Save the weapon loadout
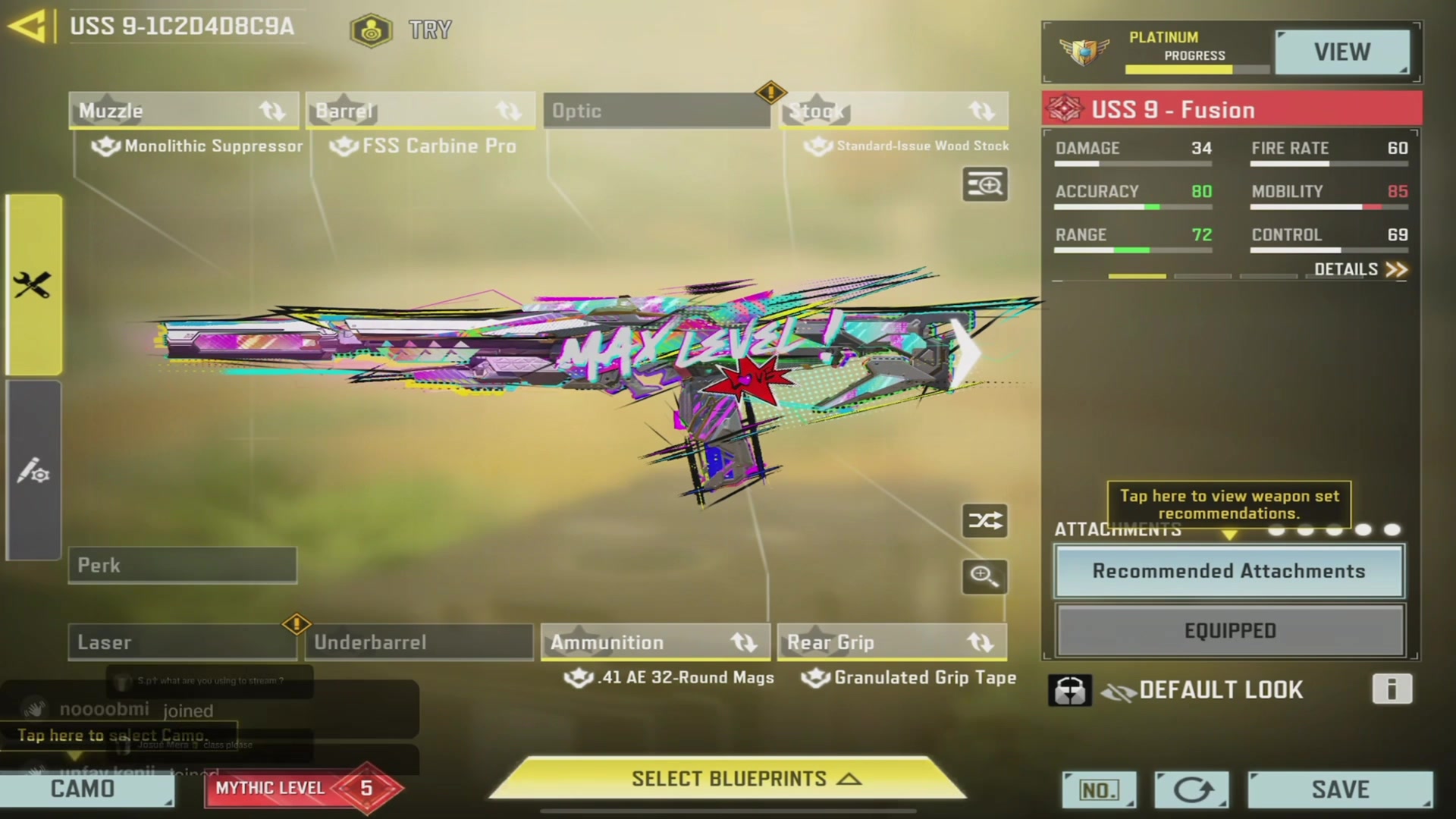This screenshot has width=1456, height=819. click(1340, 789)
